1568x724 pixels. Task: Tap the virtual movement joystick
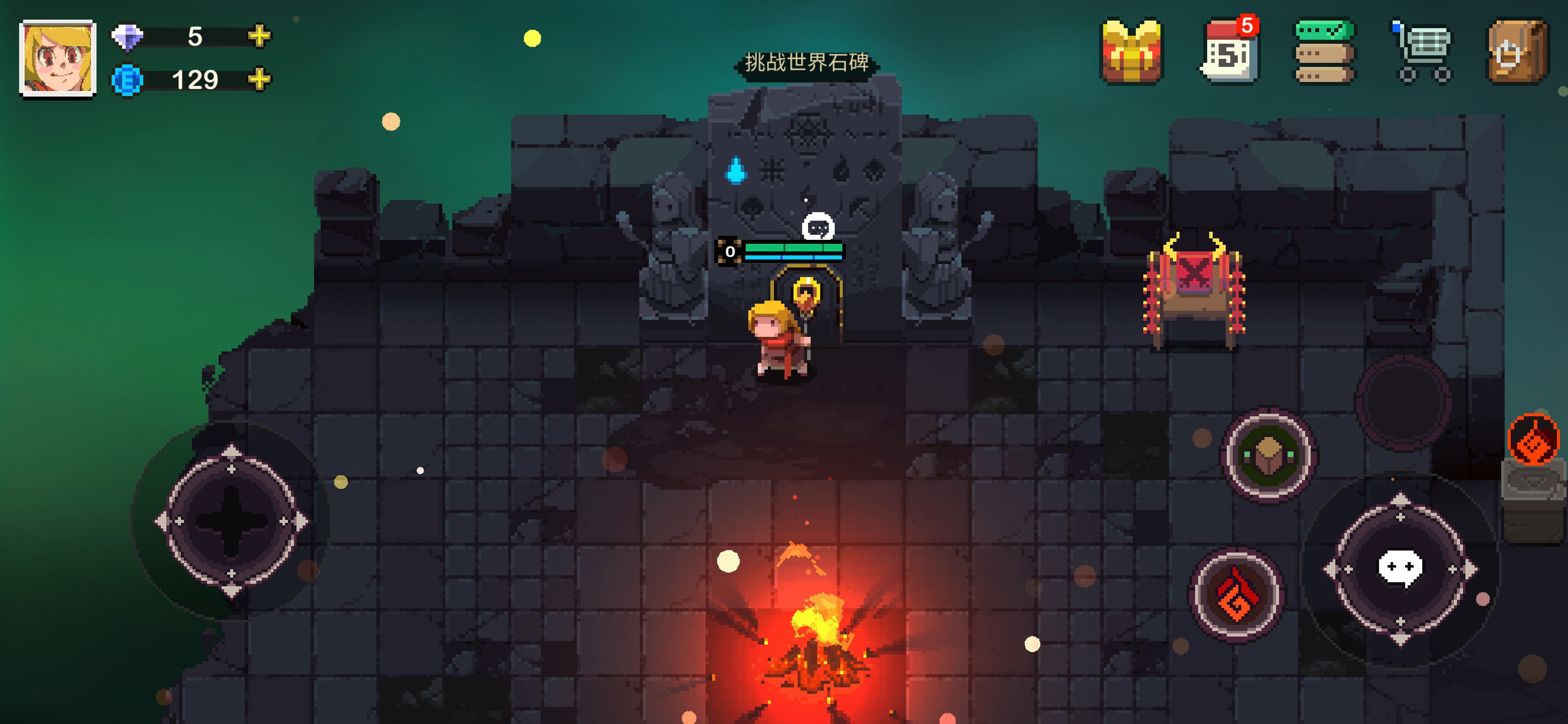(231, 522)
